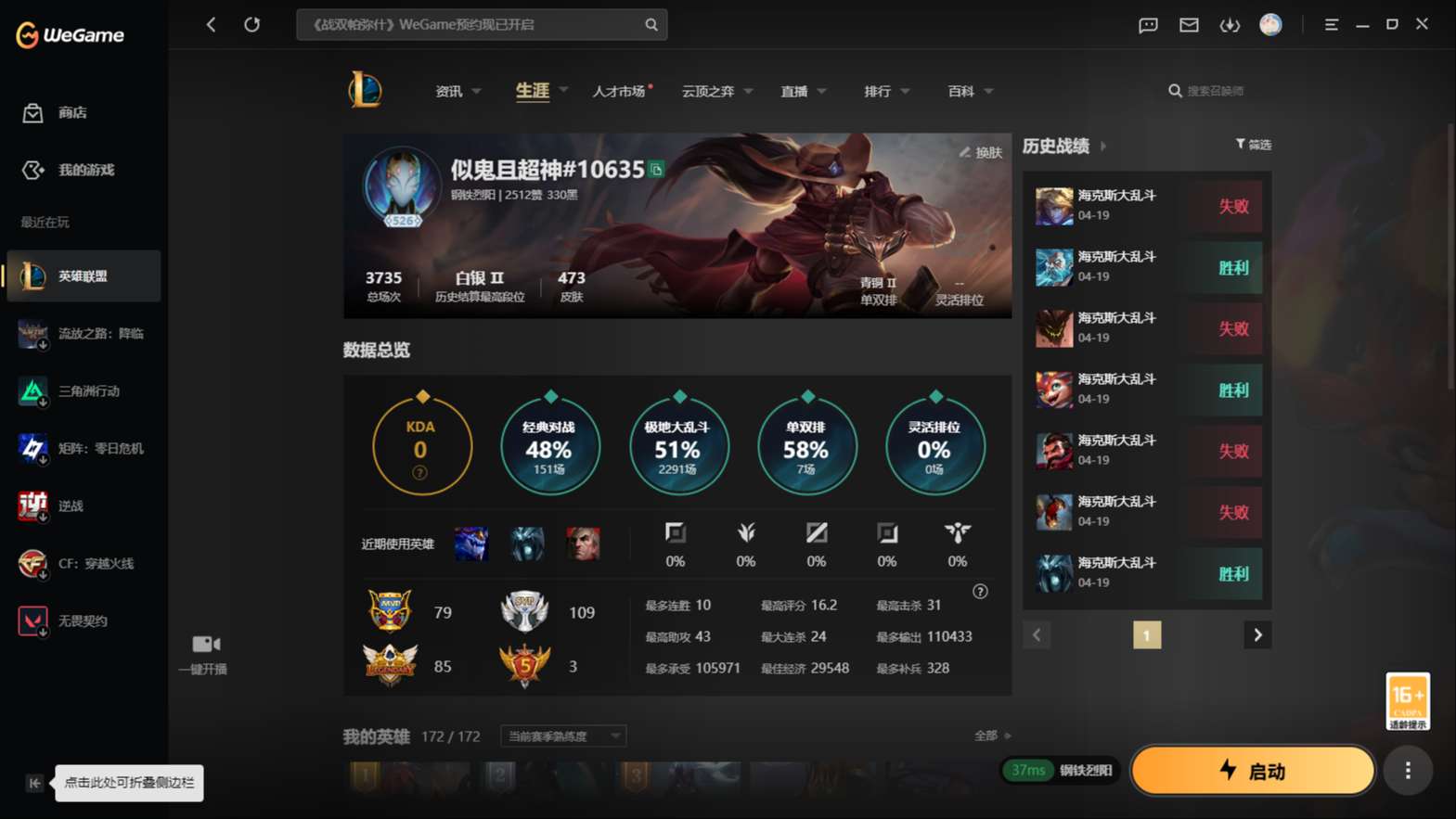Select 三角洲行动 game icon in sidebar
The width and height of the screenshot is (1456, 819).
[x=32, y=390]
